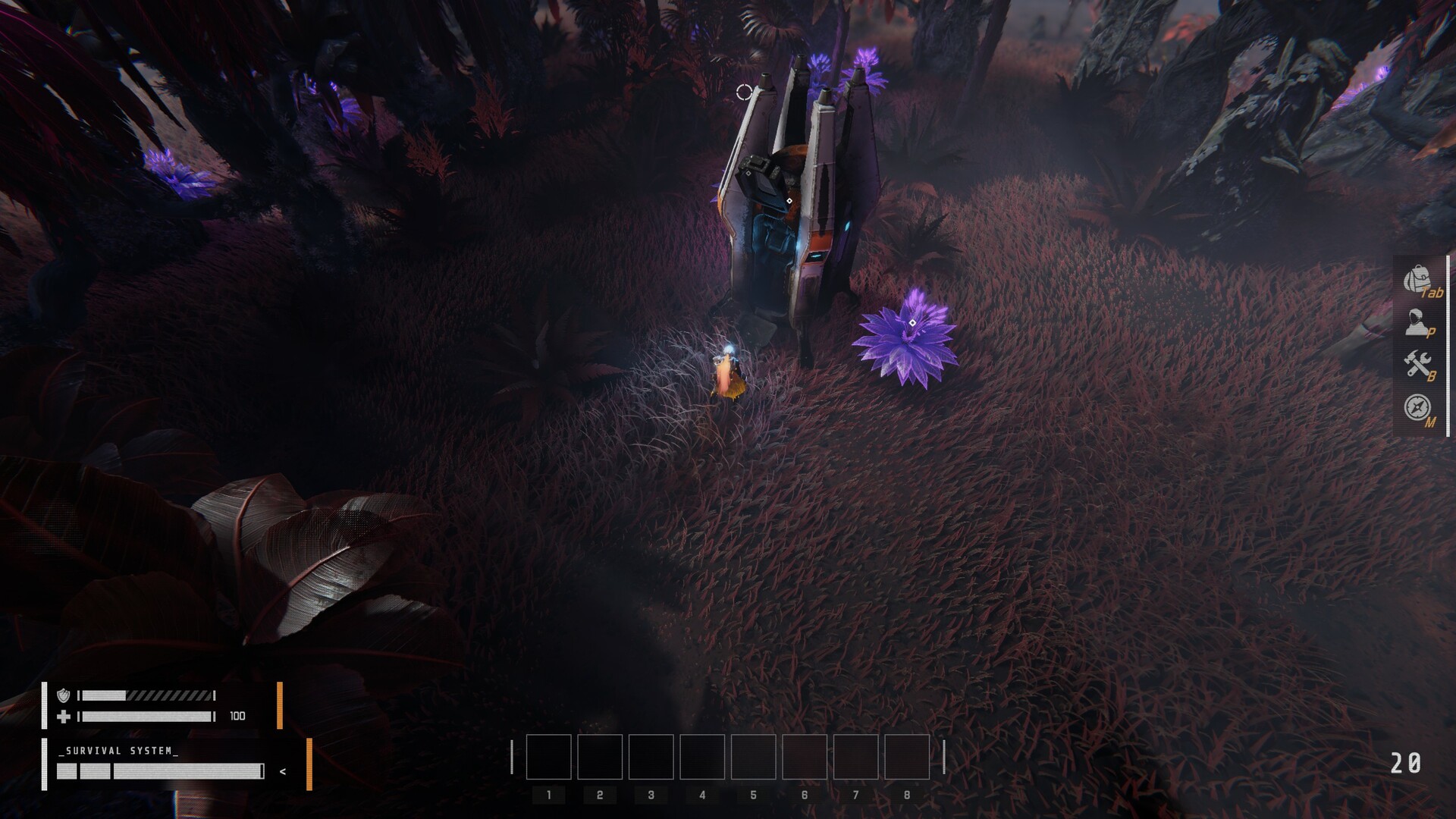Collapse the Survival System panel with its chevron
Viewport: 1456px width, 819px height.
pos(283,772)
